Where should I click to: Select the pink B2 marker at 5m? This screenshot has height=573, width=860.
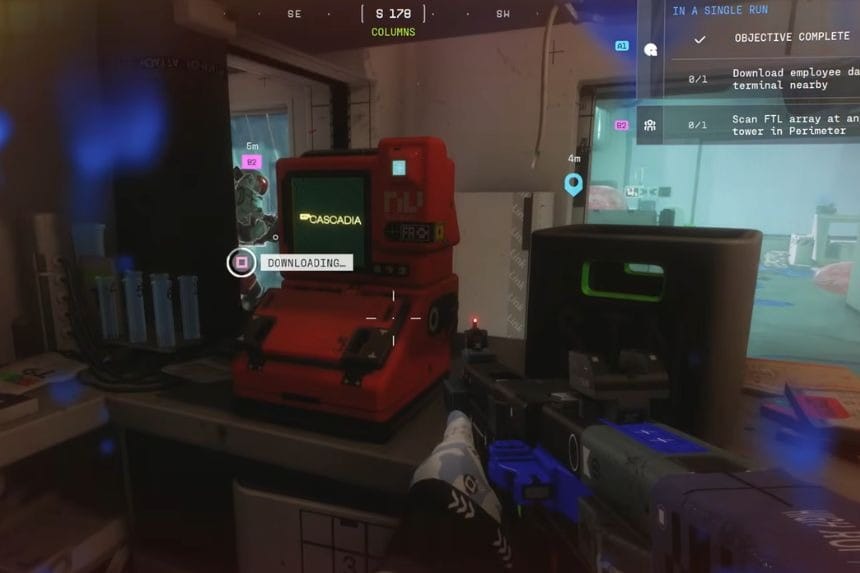251,162
